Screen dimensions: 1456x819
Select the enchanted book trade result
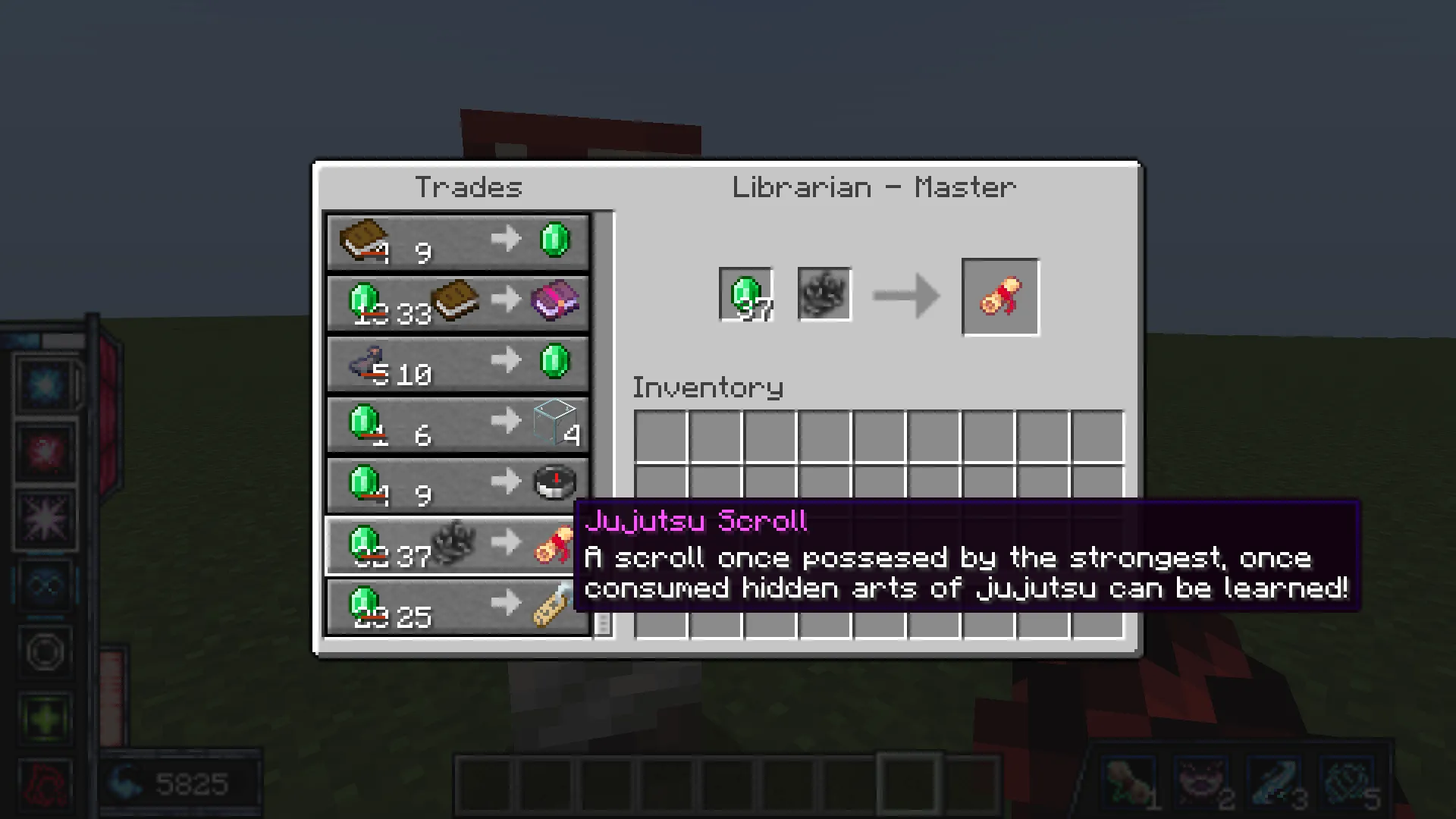[556, 303]
